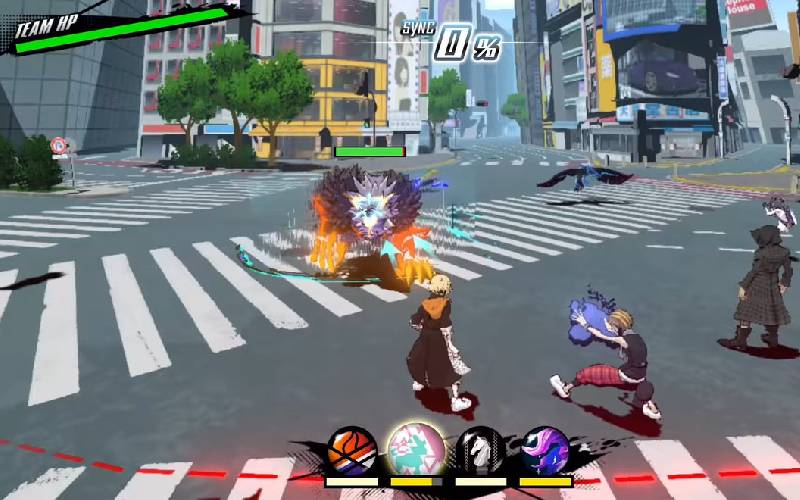Screen dimensions: 800x500
Task: Trigger the purple swirl pin
Action: [x=545, y=451]
